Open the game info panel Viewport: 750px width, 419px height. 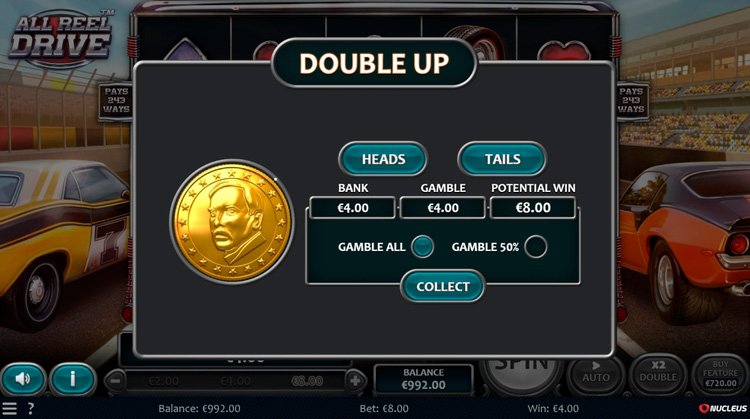click(73, 379)
